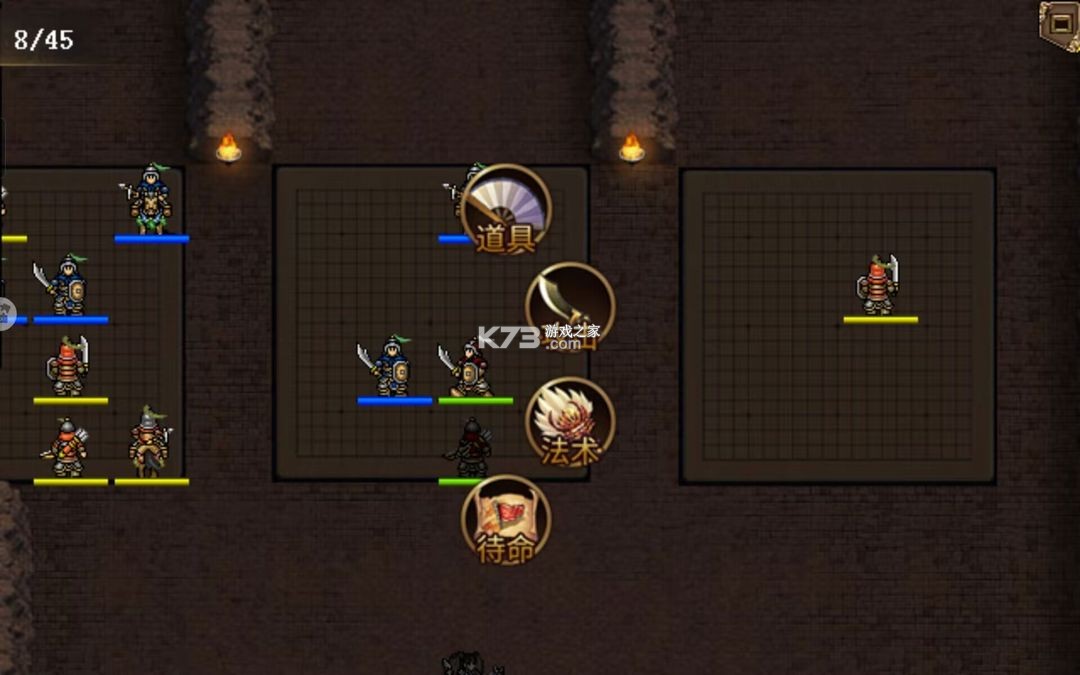Choose 待命 to end the unit's turn
Screen dimensions: 1080x675
506,519
